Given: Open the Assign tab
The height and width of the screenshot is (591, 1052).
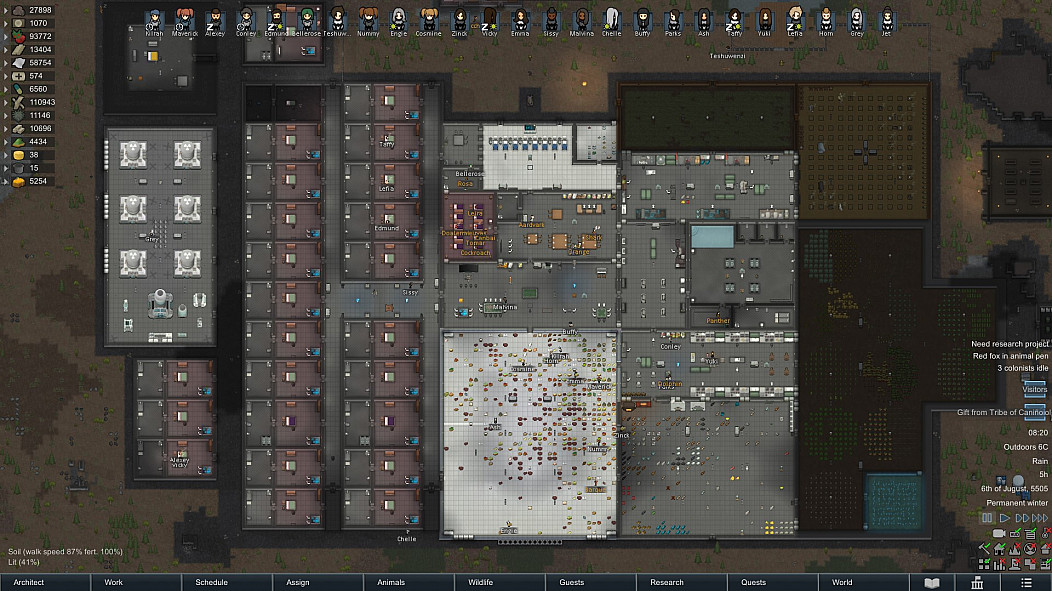Looking at the screenshot, I should coord(298,582).
